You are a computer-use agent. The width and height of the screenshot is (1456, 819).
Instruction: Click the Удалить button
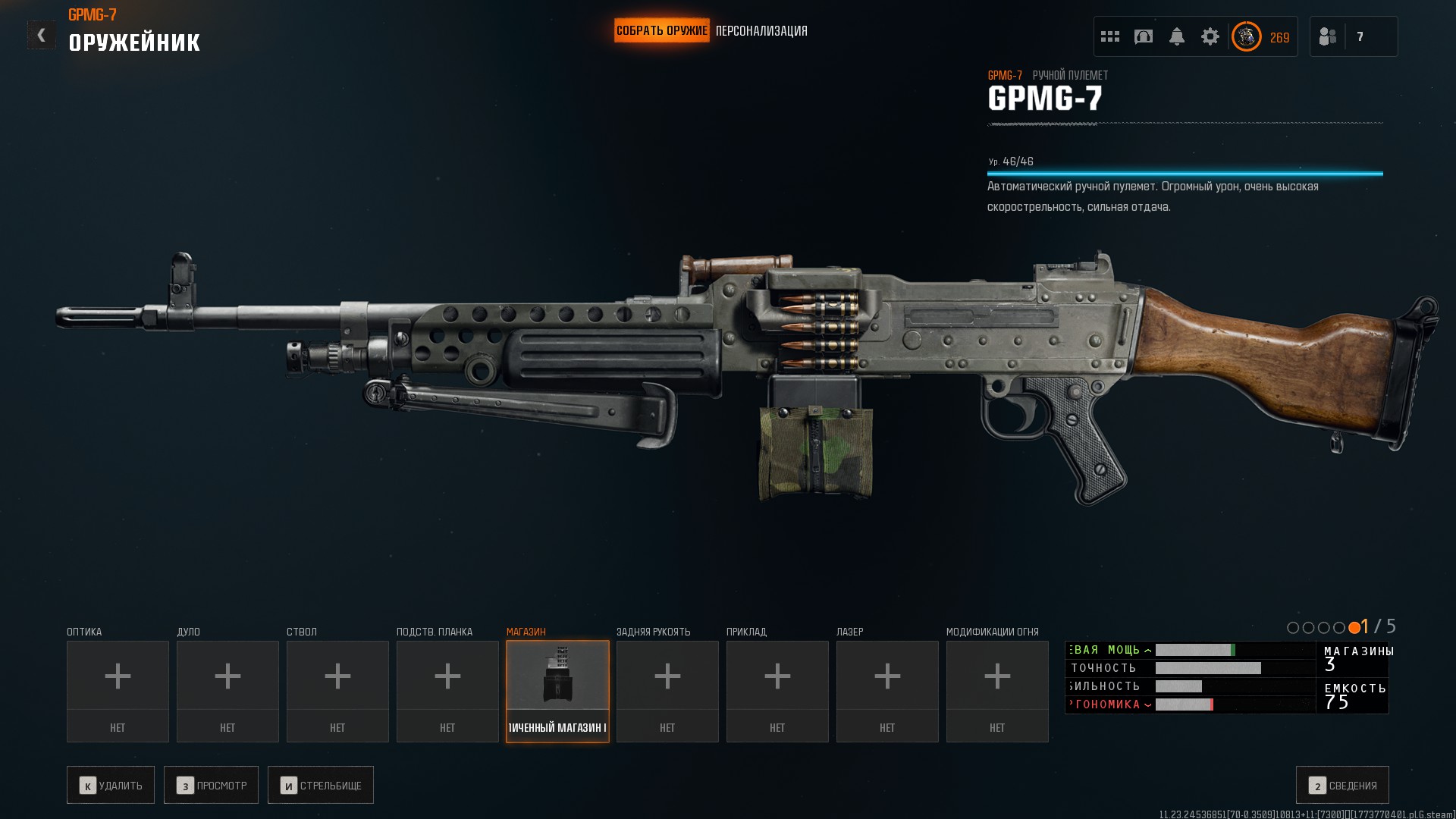pyautogui.click(x=111, y=785)
